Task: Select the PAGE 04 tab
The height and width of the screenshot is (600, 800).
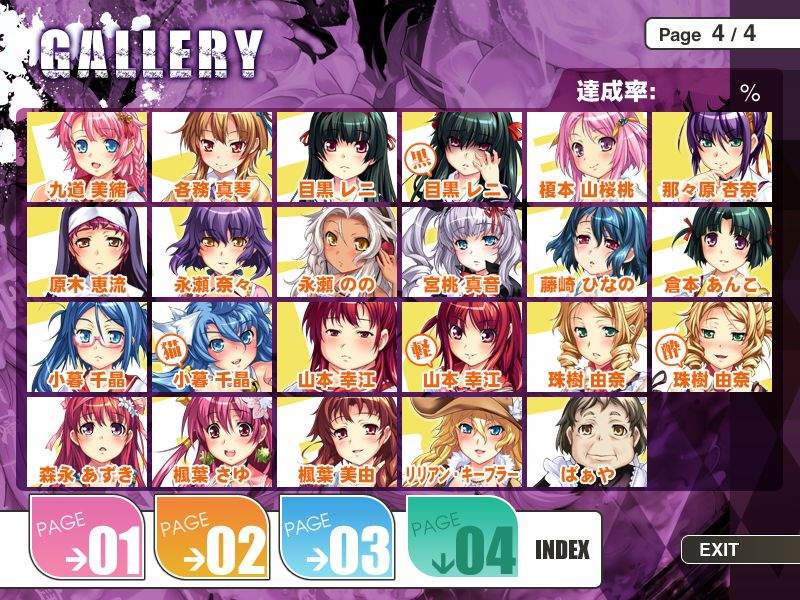Action: click(462, 540)
